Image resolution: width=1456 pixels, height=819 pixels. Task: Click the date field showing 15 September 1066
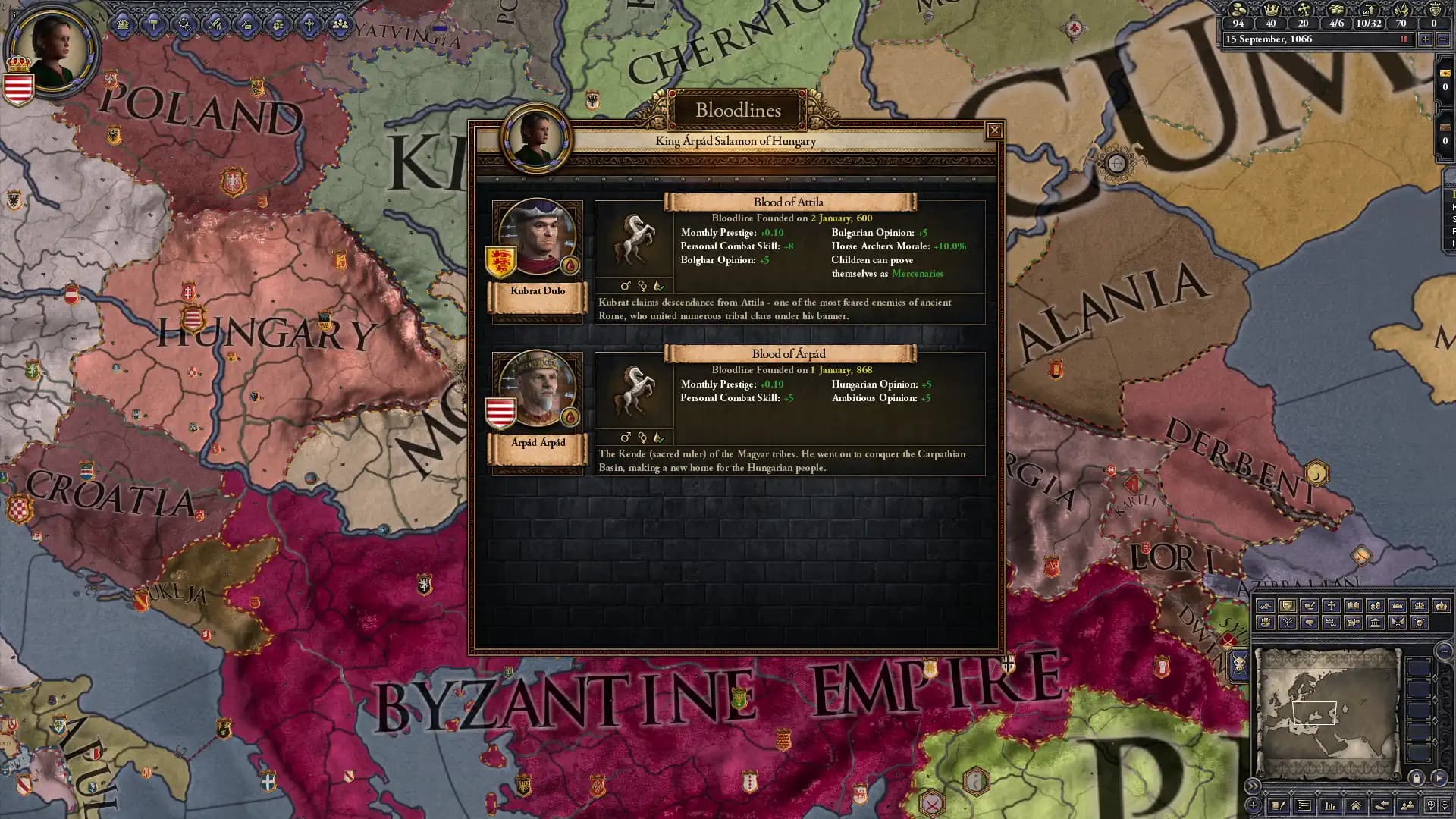tap(1319, 39)
